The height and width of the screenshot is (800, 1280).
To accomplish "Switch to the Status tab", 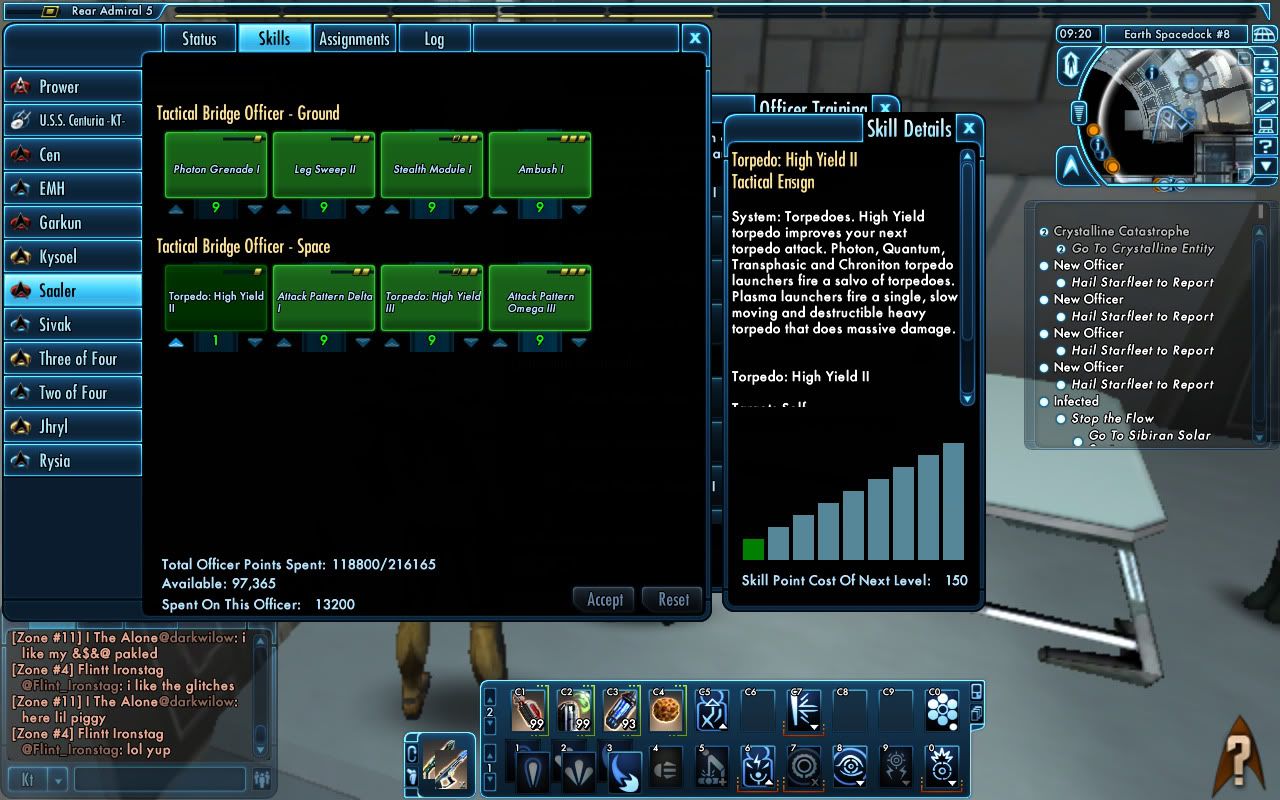I will click(199, 39).
